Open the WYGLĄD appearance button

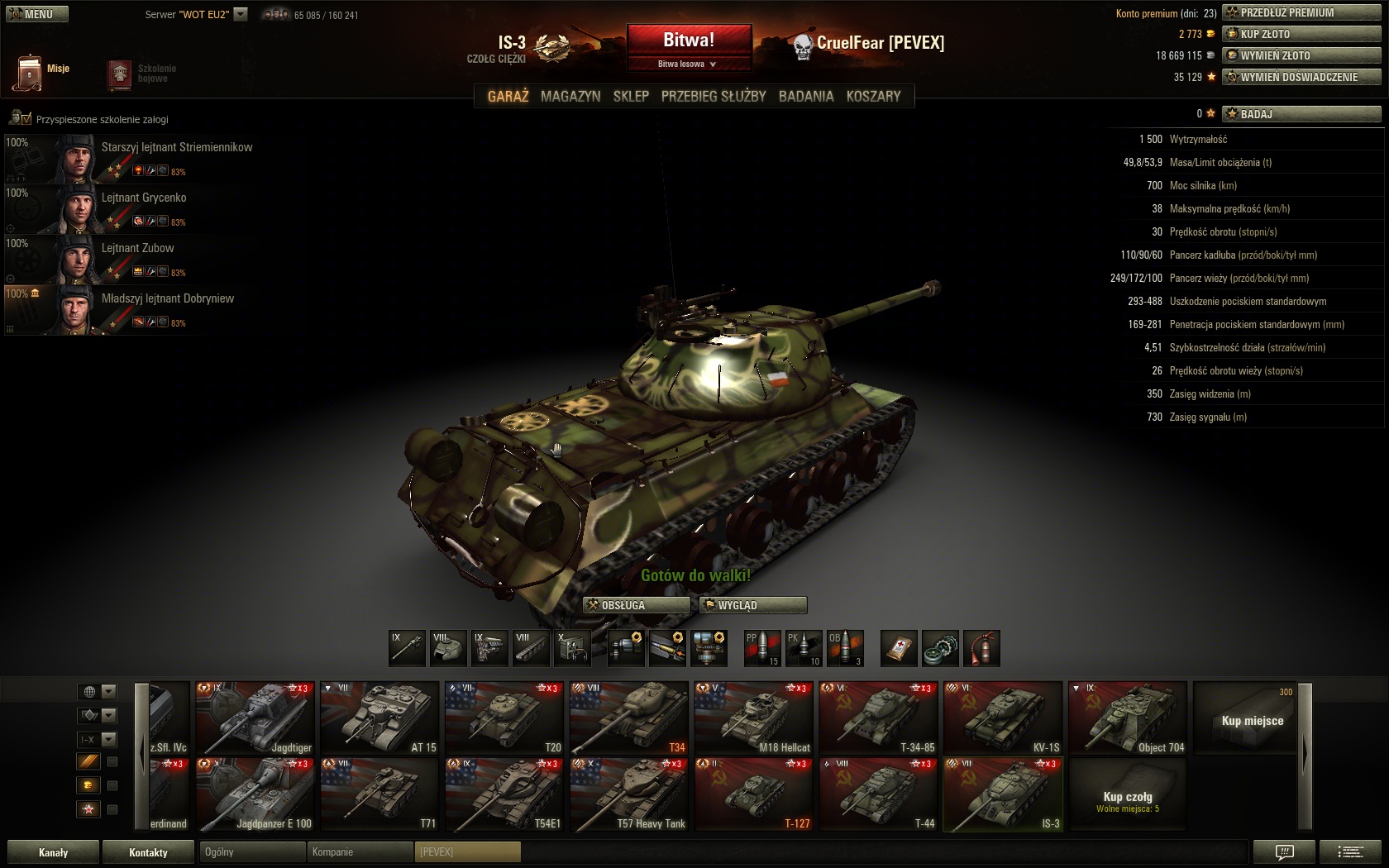pyautogui.click(x=752, y=605)
